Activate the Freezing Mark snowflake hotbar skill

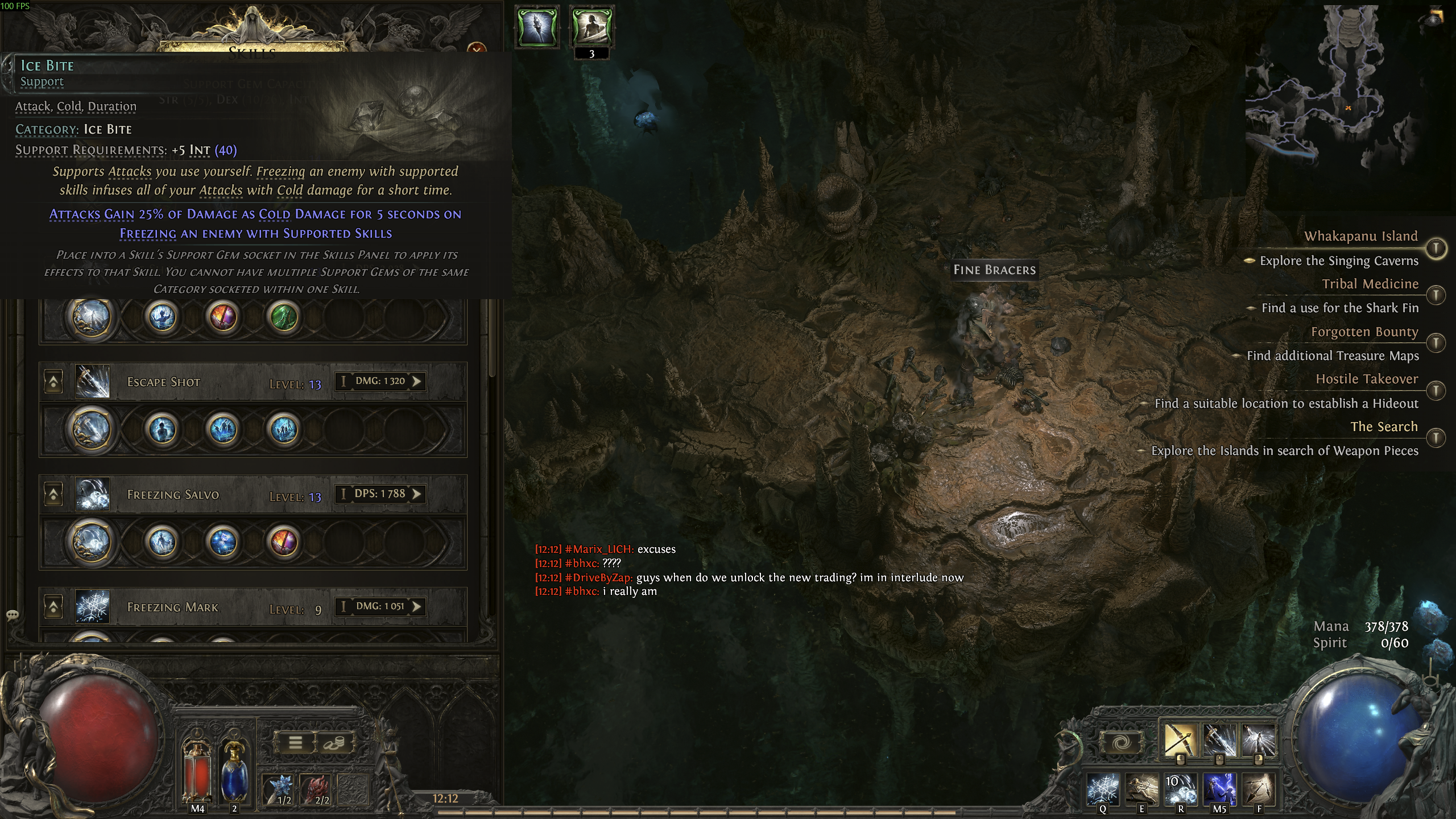click(1103, 789)
